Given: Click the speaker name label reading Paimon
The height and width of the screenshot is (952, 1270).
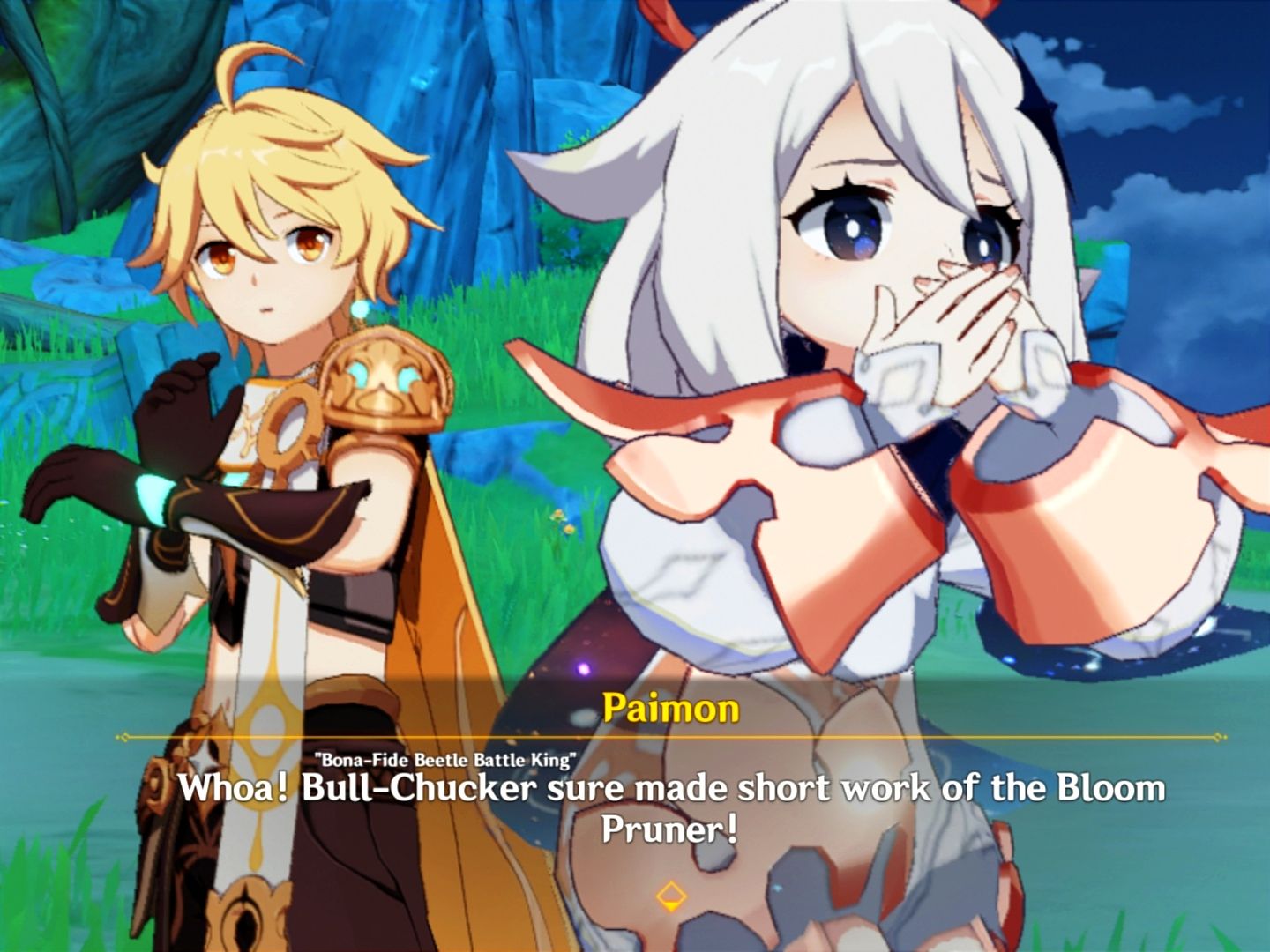Looking at the screenshot, I should point(673,705).
